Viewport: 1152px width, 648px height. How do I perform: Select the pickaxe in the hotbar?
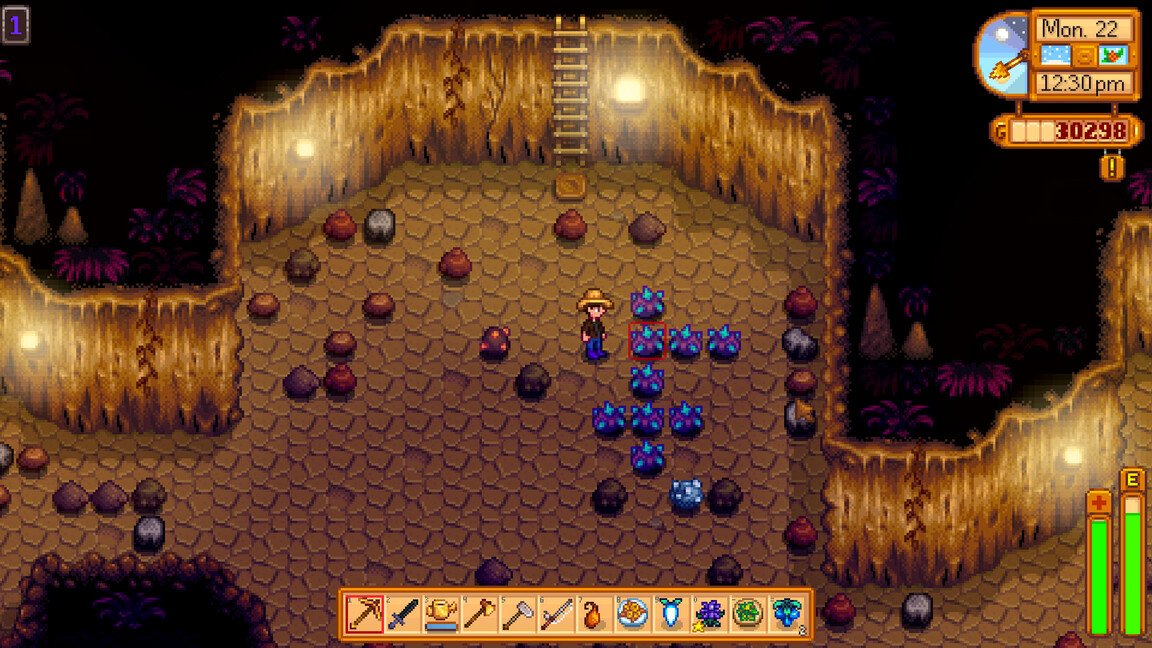(365, 613)
